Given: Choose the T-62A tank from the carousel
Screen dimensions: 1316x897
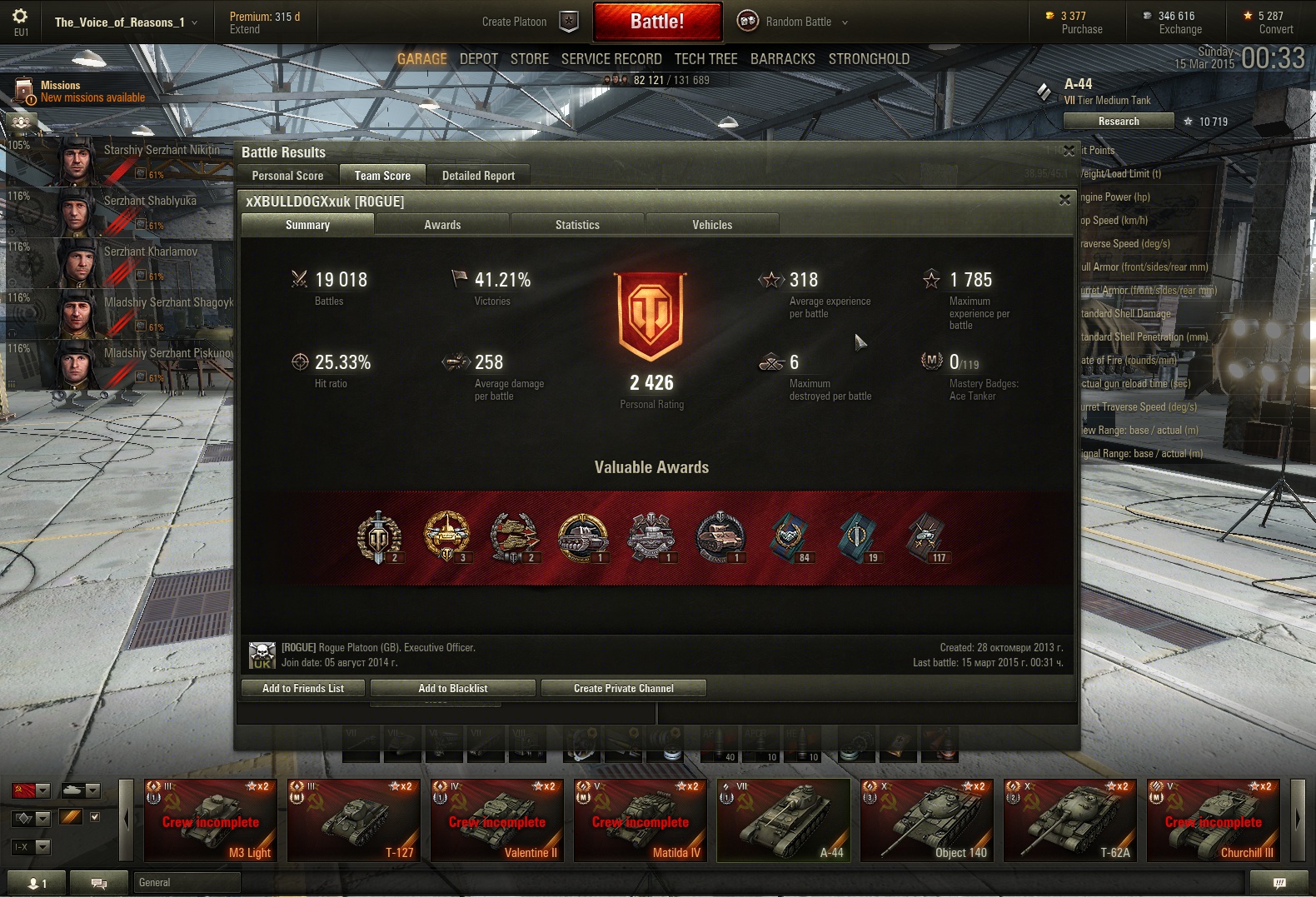Looking at the screenshot, I should [1070, 820].
